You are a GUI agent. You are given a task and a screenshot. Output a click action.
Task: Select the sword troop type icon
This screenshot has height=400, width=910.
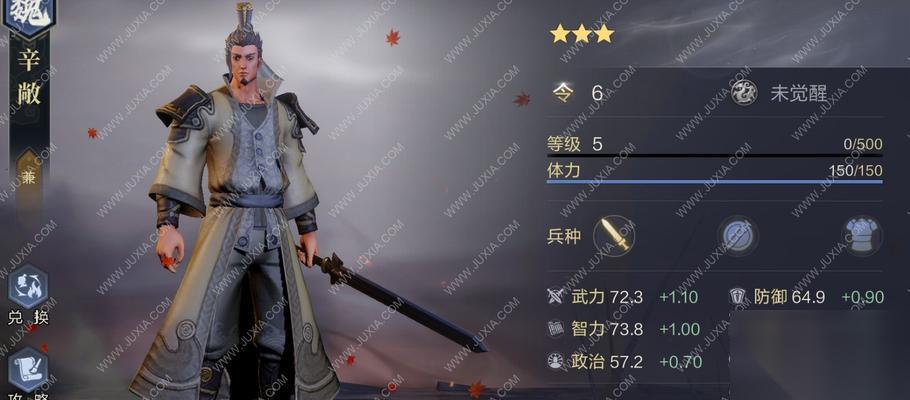[x=614, y=237]
